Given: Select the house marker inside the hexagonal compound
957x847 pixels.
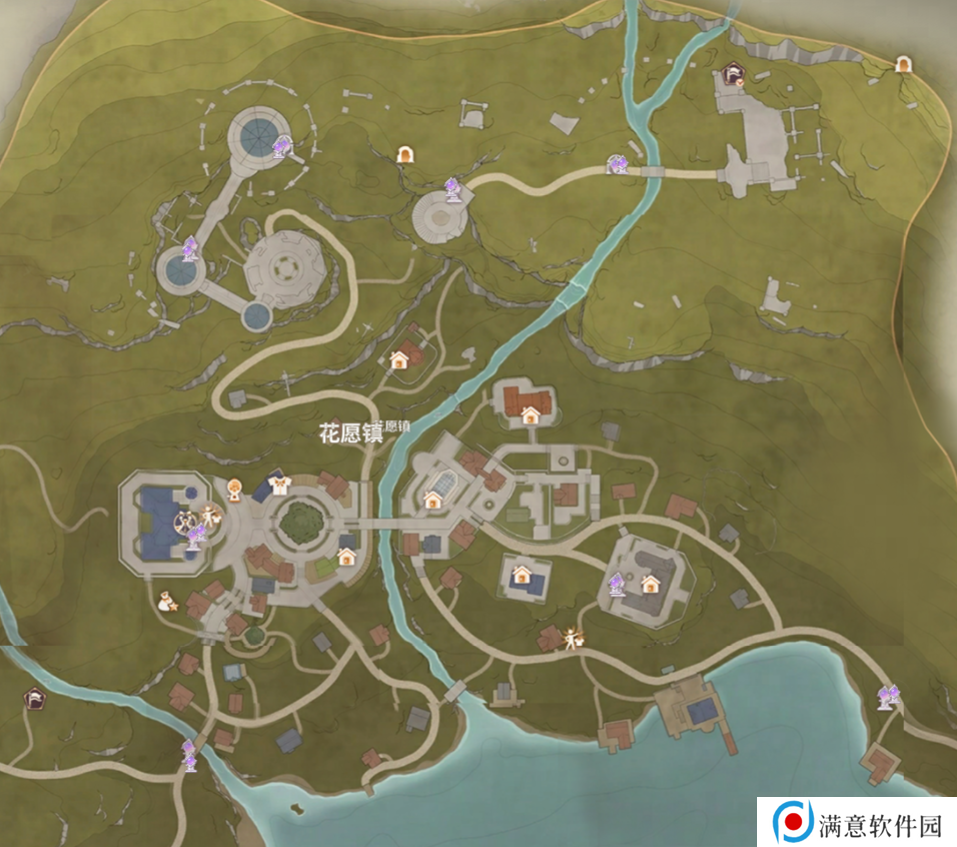Looking at the screenshot, I should tap(651, 583).
